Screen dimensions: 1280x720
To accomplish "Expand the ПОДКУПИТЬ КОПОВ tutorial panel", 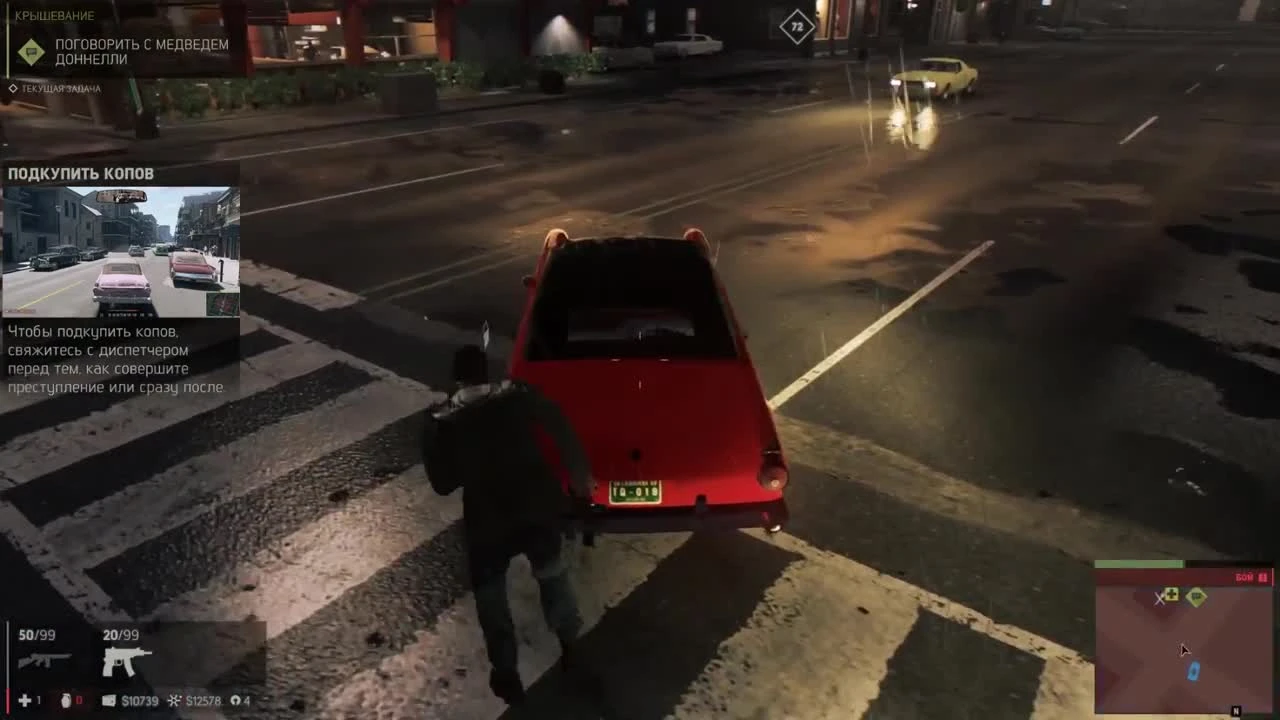I will tap(80, 173).
